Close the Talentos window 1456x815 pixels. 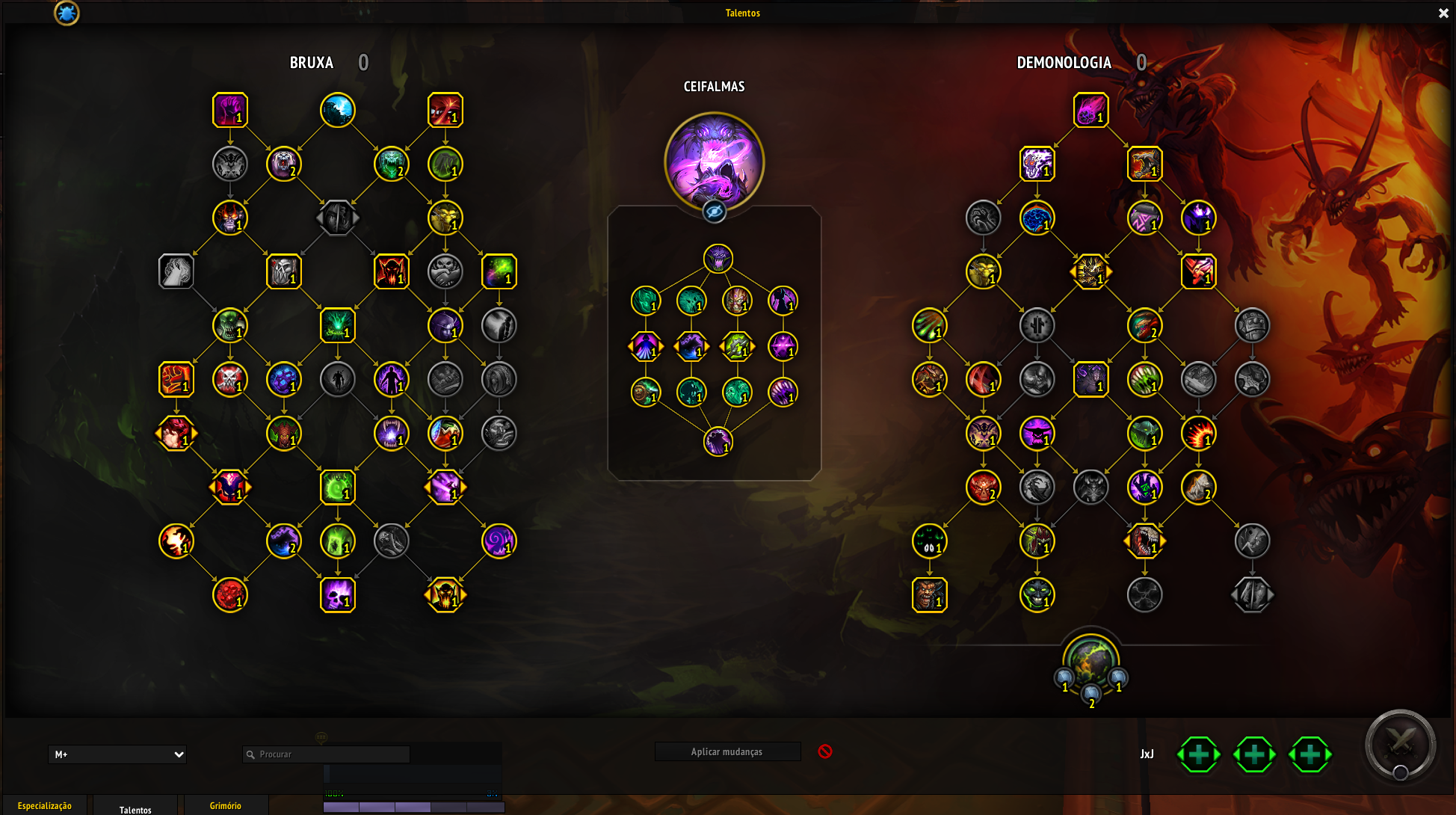[1443, 13]
